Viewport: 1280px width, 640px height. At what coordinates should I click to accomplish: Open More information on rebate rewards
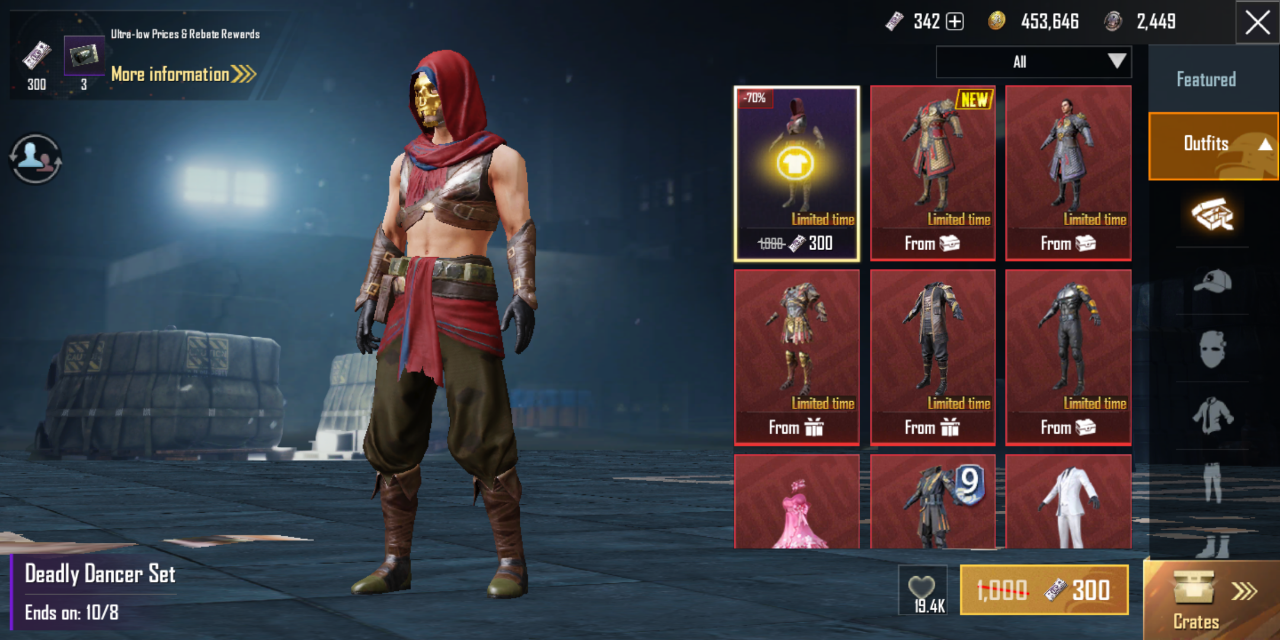[183, 74]
